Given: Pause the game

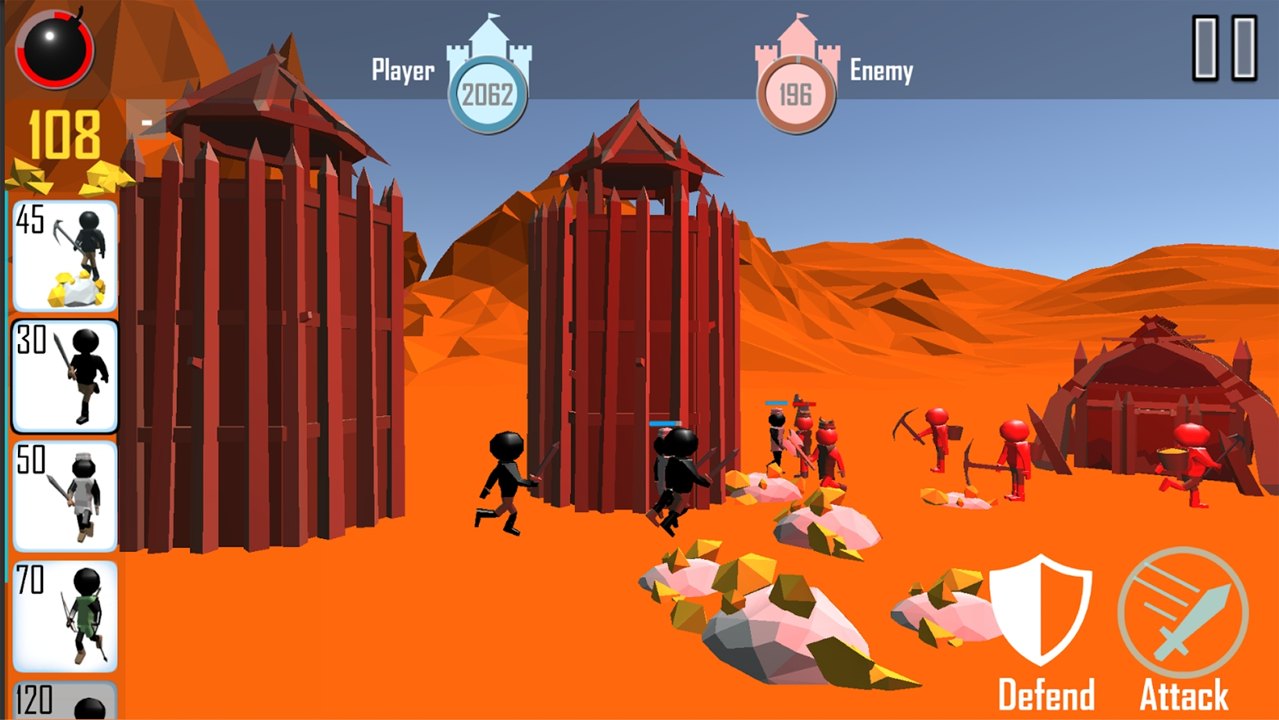Looking at the screenshot, I should 1225,47.
